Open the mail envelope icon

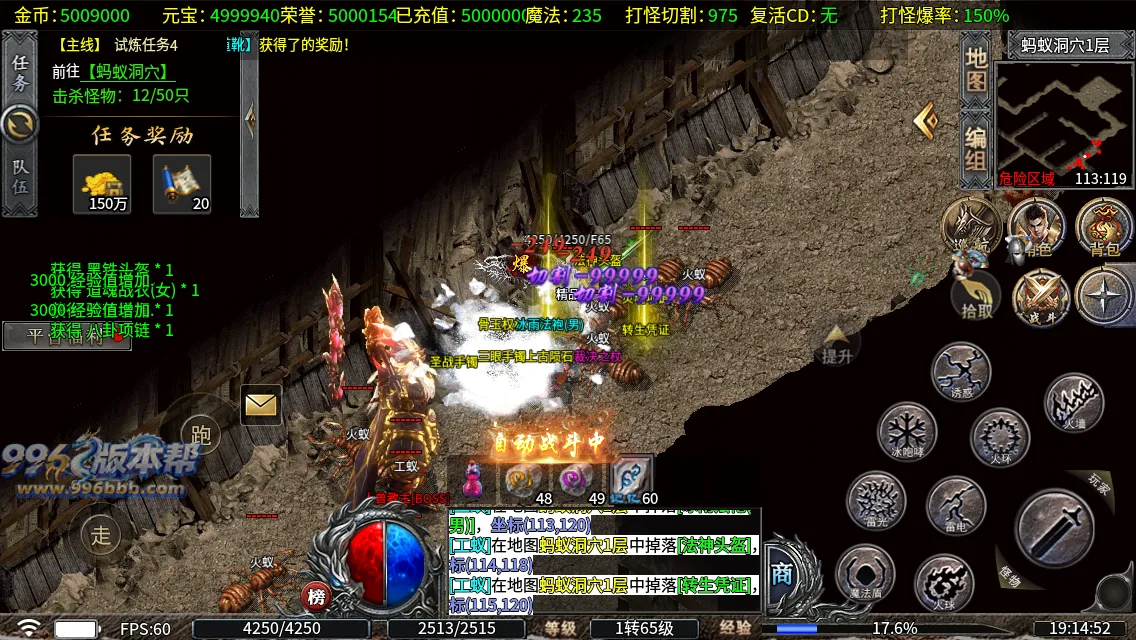point(261,404)
